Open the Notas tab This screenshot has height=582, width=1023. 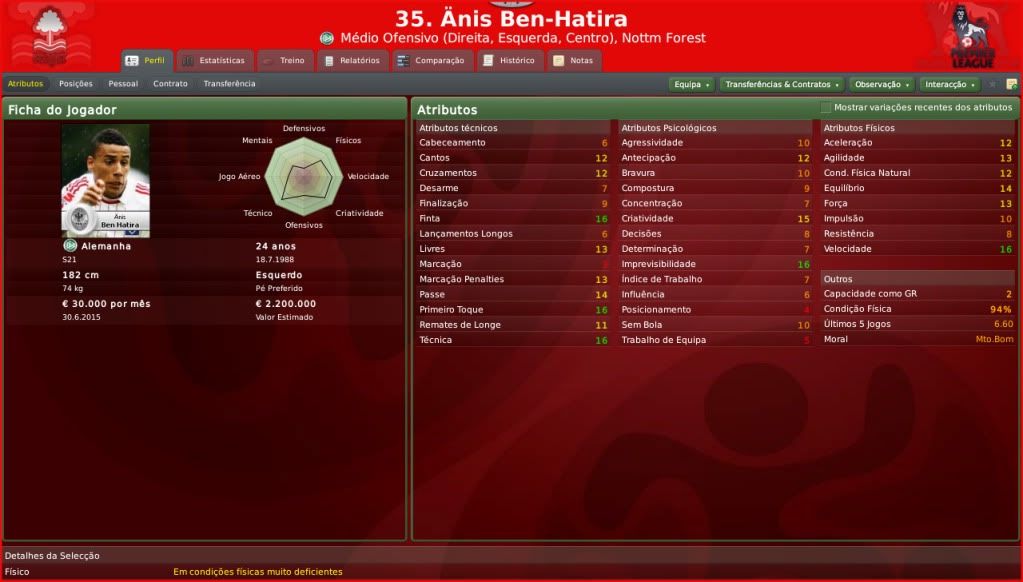point(573,61)
